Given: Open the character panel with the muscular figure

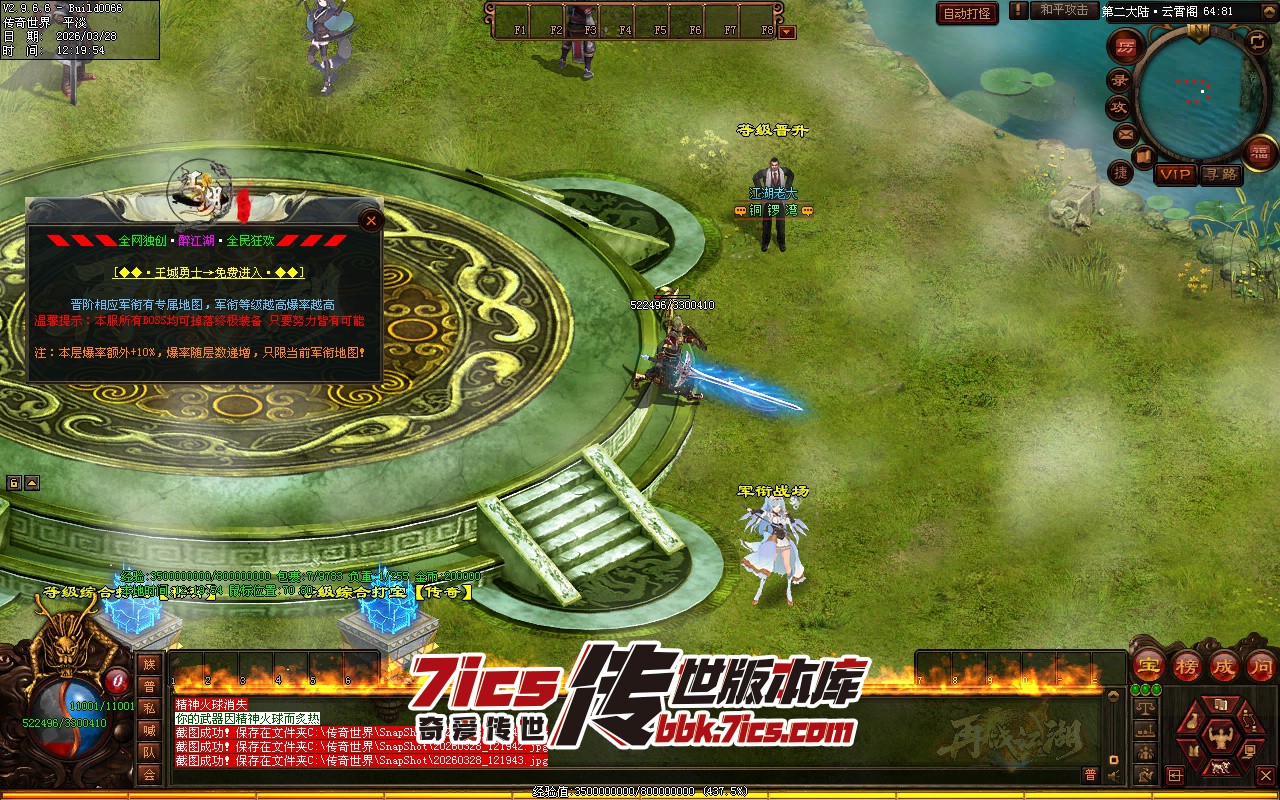Looking at the screenshot, I should click(x=1219, y=739).
